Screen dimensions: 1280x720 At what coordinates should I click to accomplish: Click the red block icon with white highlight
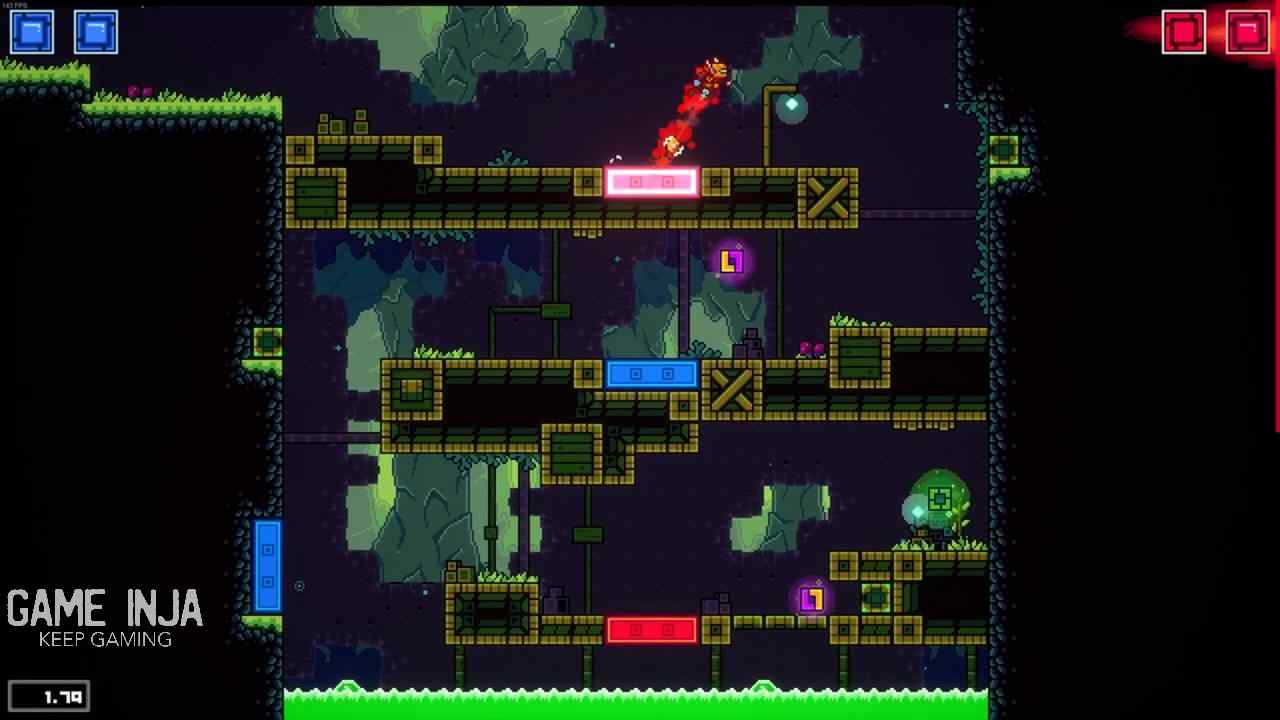point(1247,32)
